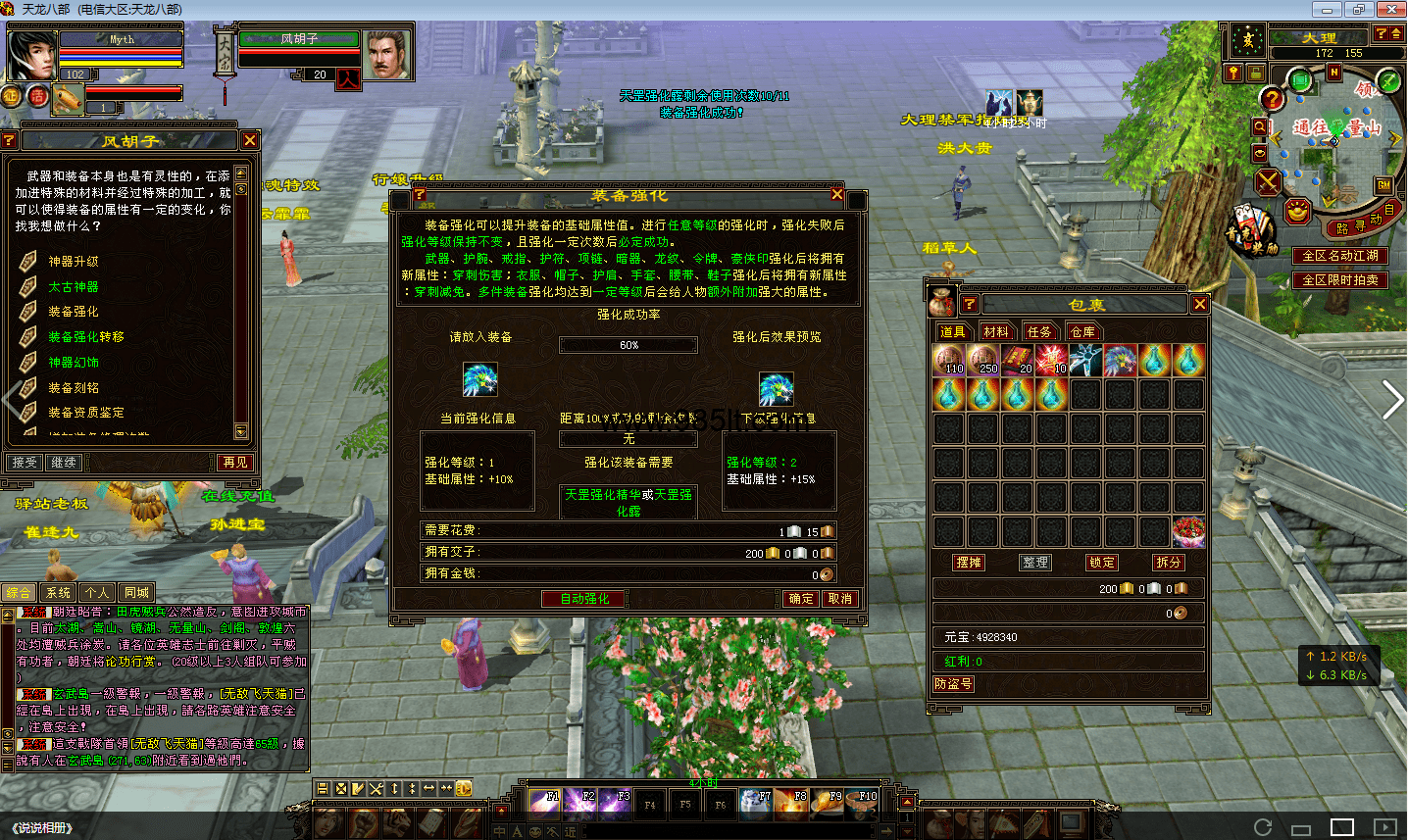
Task: Close the game window from the title bar
Action: click(1391, 9)
